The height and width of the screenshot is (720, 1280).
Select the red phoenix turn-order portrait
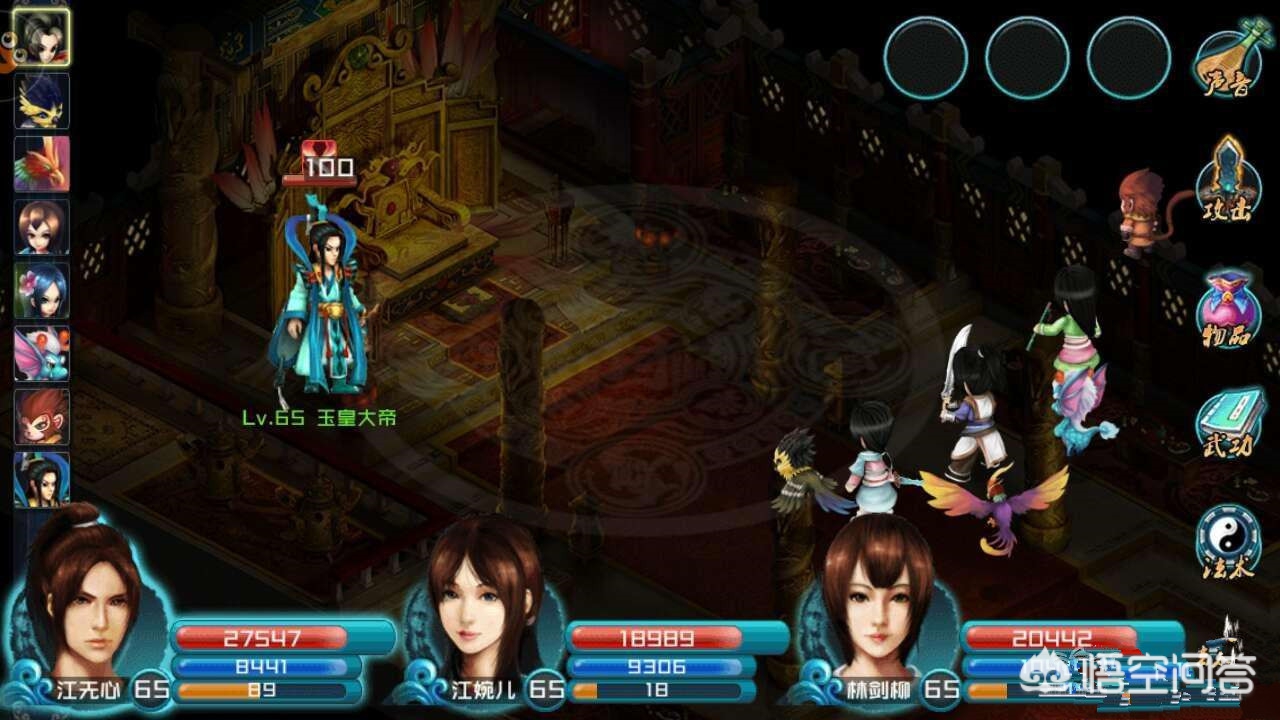click(x=42, y=163)
